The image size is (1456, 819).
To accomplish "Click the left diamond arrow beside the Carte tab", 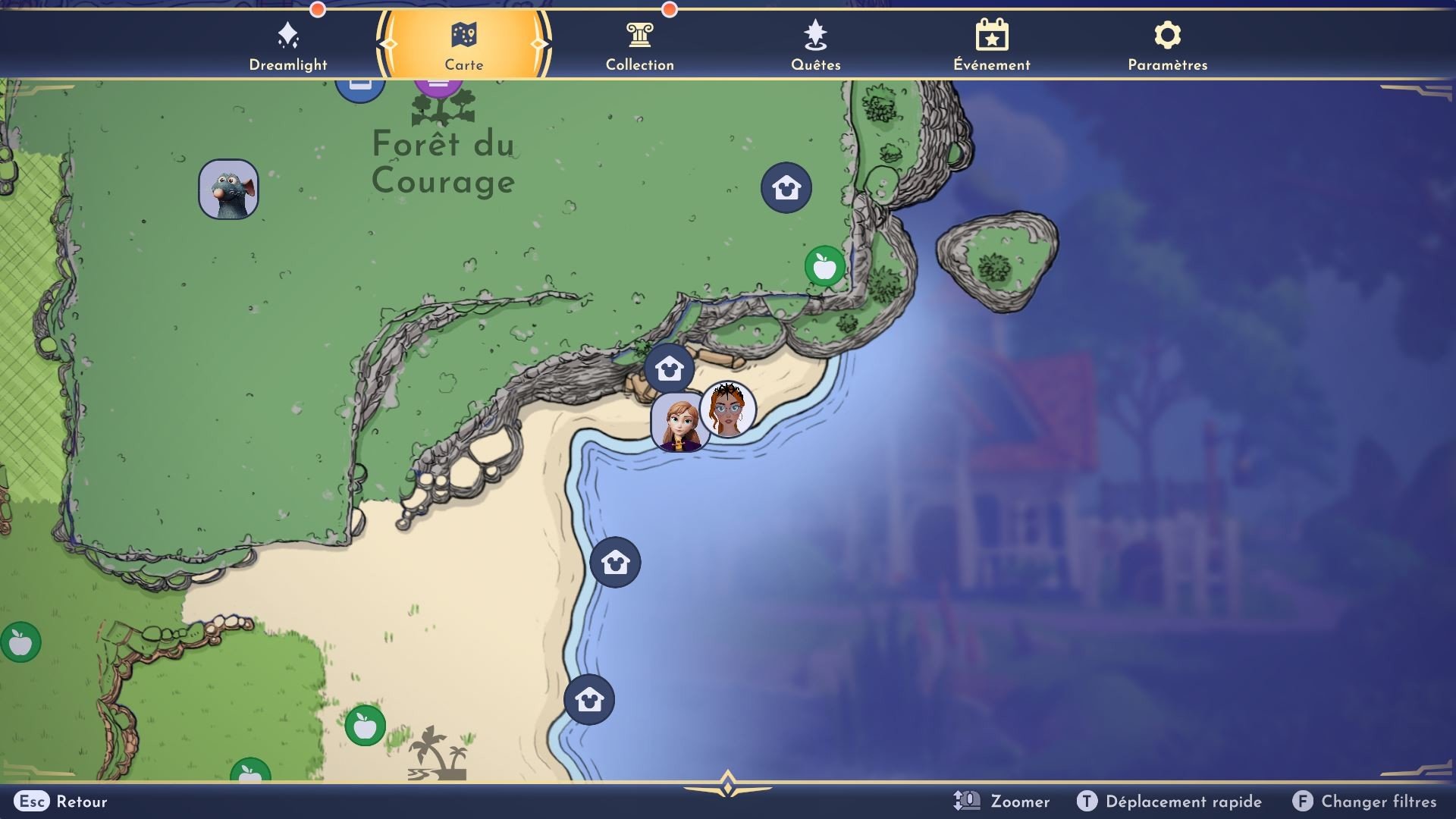I will (x=389, y=44).
